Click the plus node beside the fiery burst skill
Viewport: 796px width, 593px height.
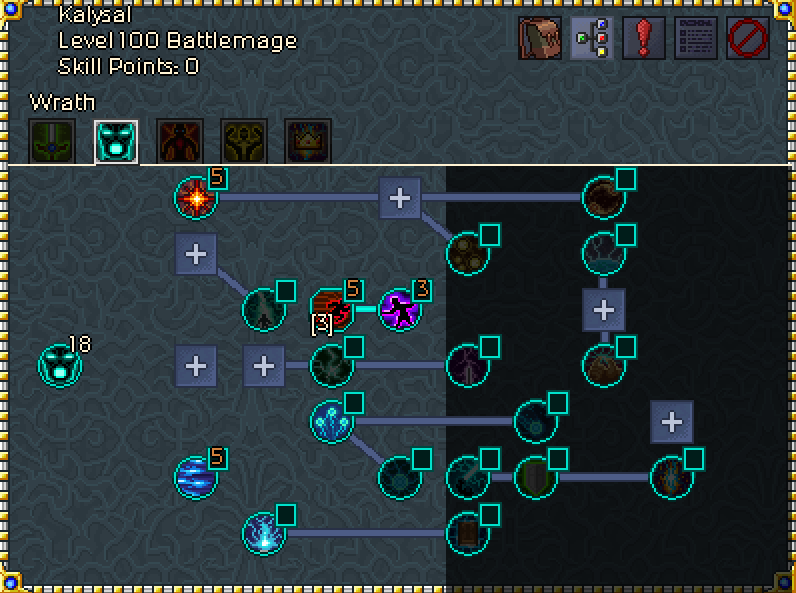(400, 197)
